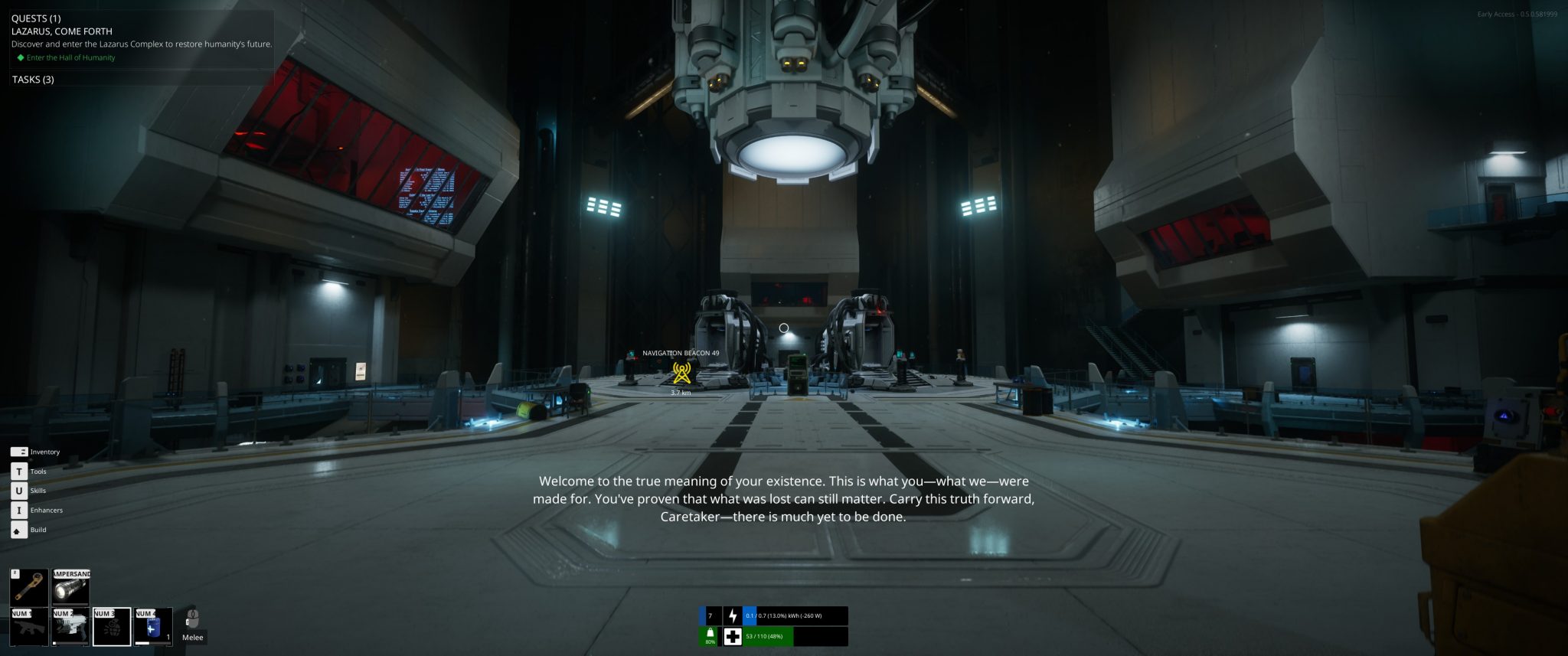Open the Lazarus, Come Forth quest
1568x656 pixels.
click(62, 31)
